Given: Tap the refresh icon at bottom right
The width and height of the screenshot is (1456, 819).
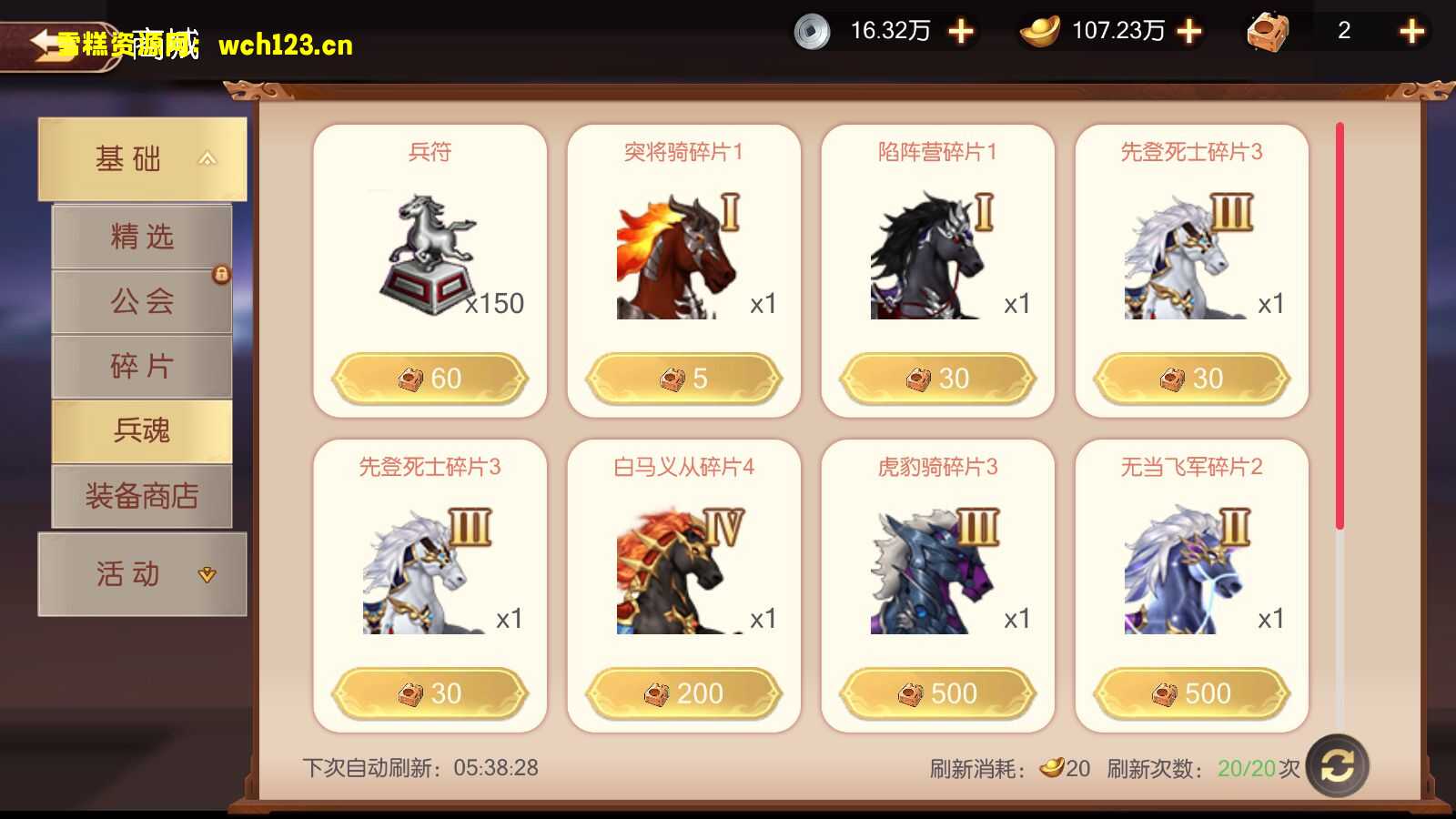Looking at the screenshot, I should click(1336, 767).
